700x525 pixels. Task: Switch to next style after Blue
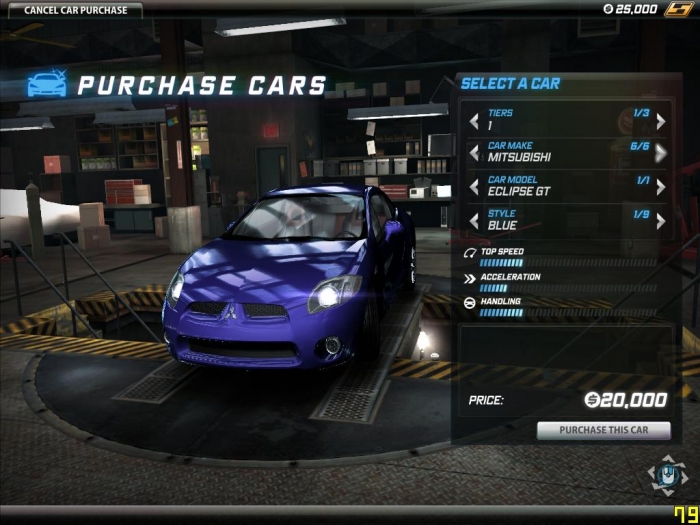[661, 220]
